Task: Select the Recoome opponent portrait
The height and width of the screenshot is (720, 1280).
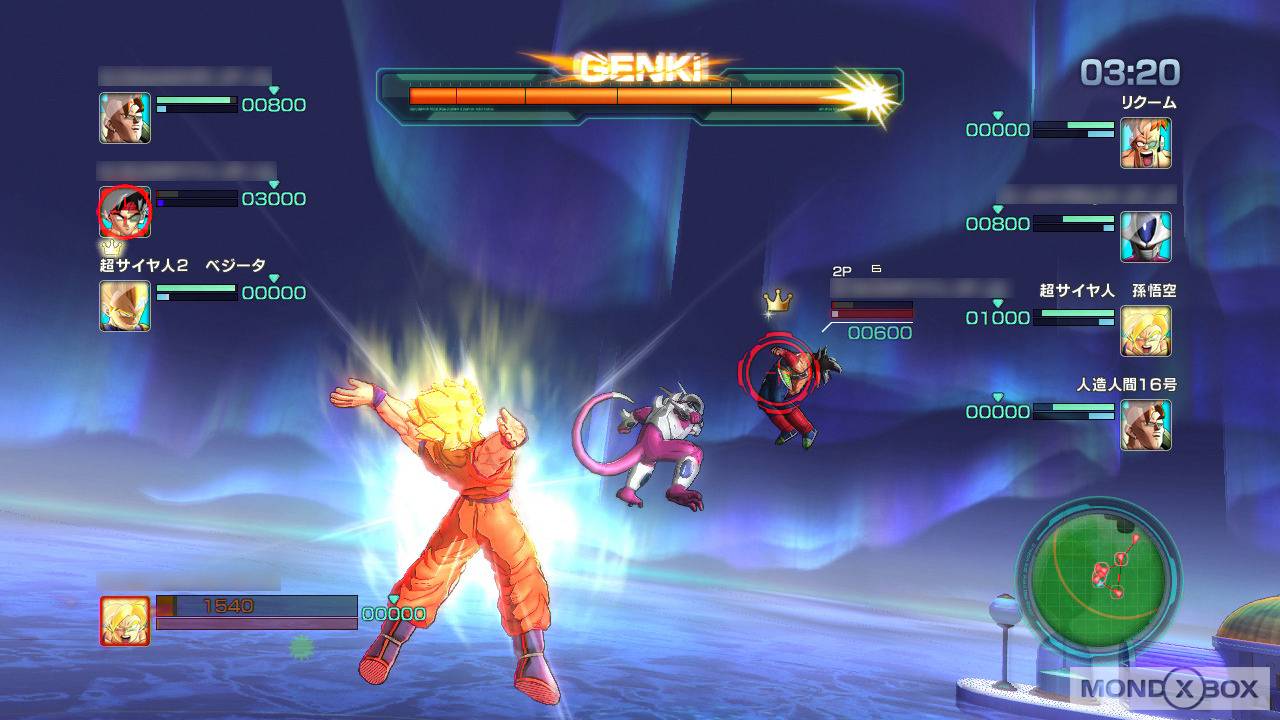Action: 1145,143
